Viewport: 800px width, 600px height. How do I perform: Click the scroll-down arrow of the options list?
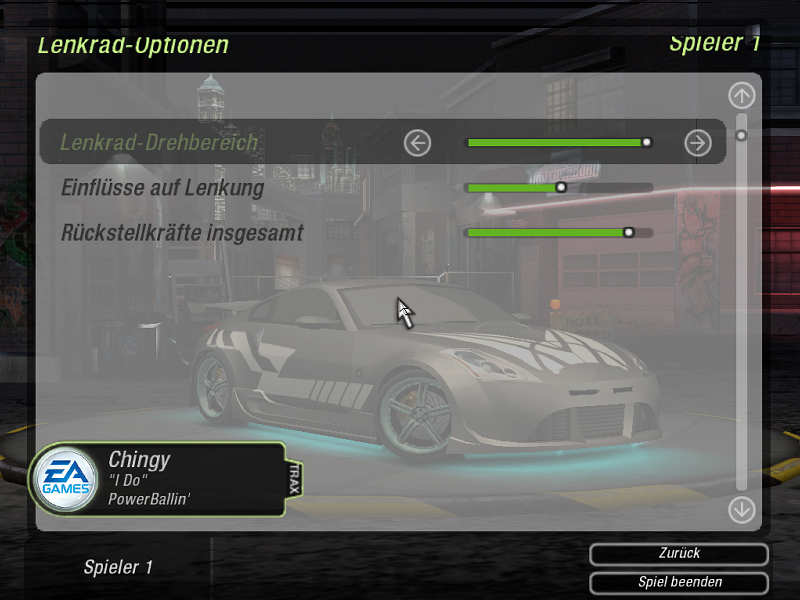(x=741, y=509)
